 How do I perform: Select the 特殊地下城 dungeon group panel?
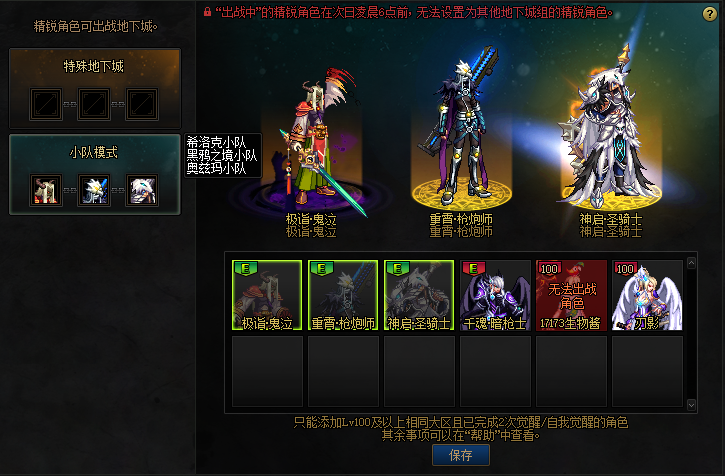pos(95,88)
